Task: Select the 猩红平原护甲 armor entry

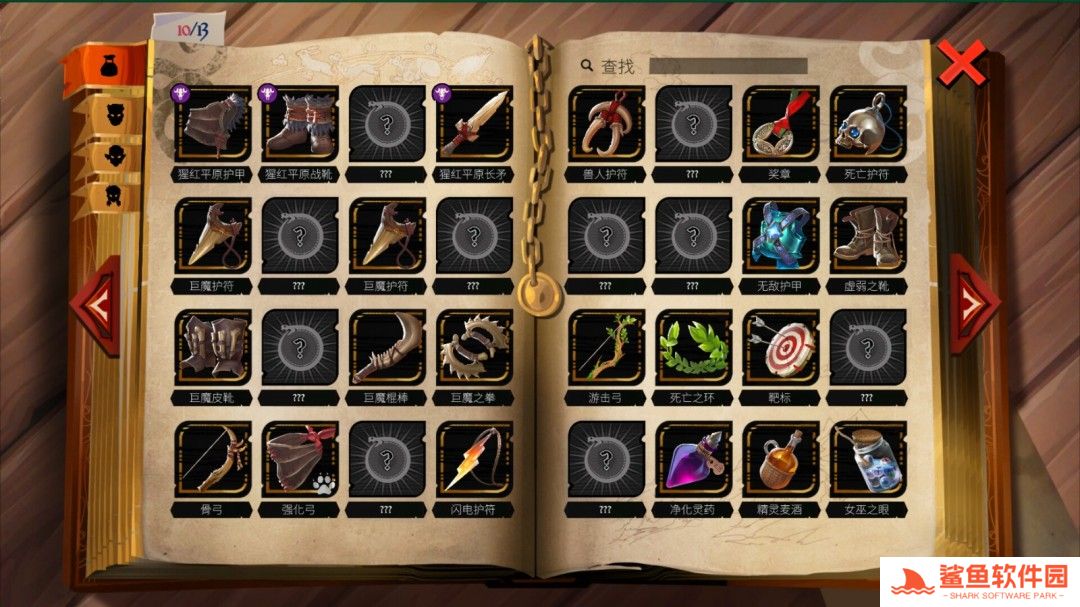Action: point(213,124)
